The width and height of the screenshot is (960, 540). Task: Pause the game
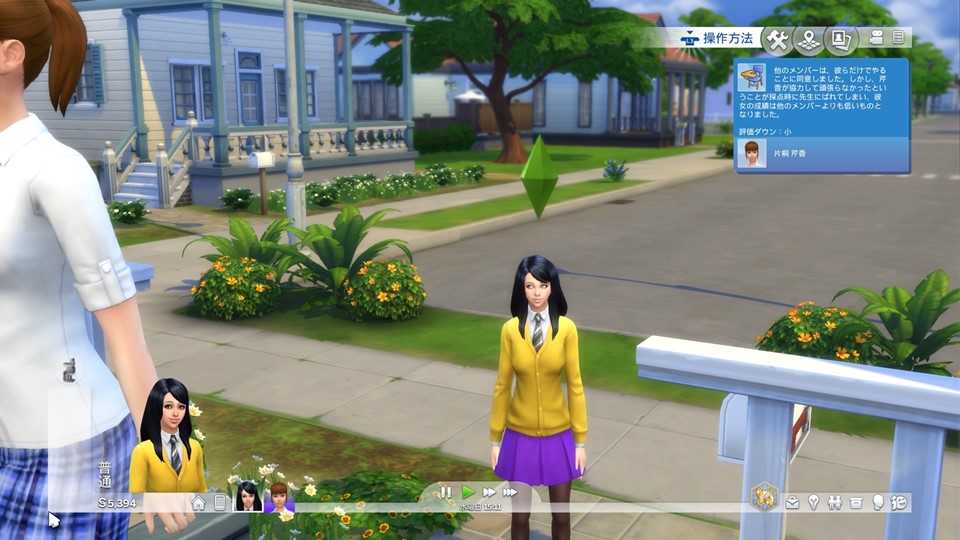tap(446, 492)
